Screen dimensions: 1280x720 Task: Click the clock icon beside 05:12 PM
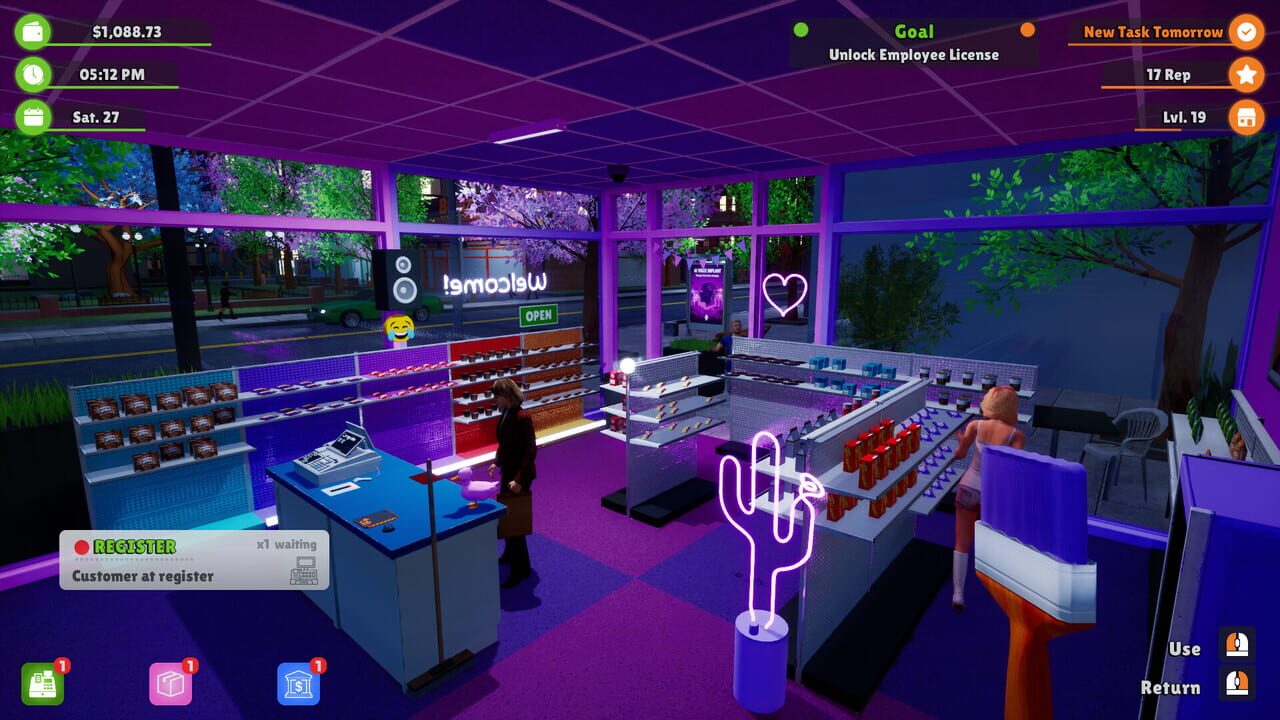(31, 74)
